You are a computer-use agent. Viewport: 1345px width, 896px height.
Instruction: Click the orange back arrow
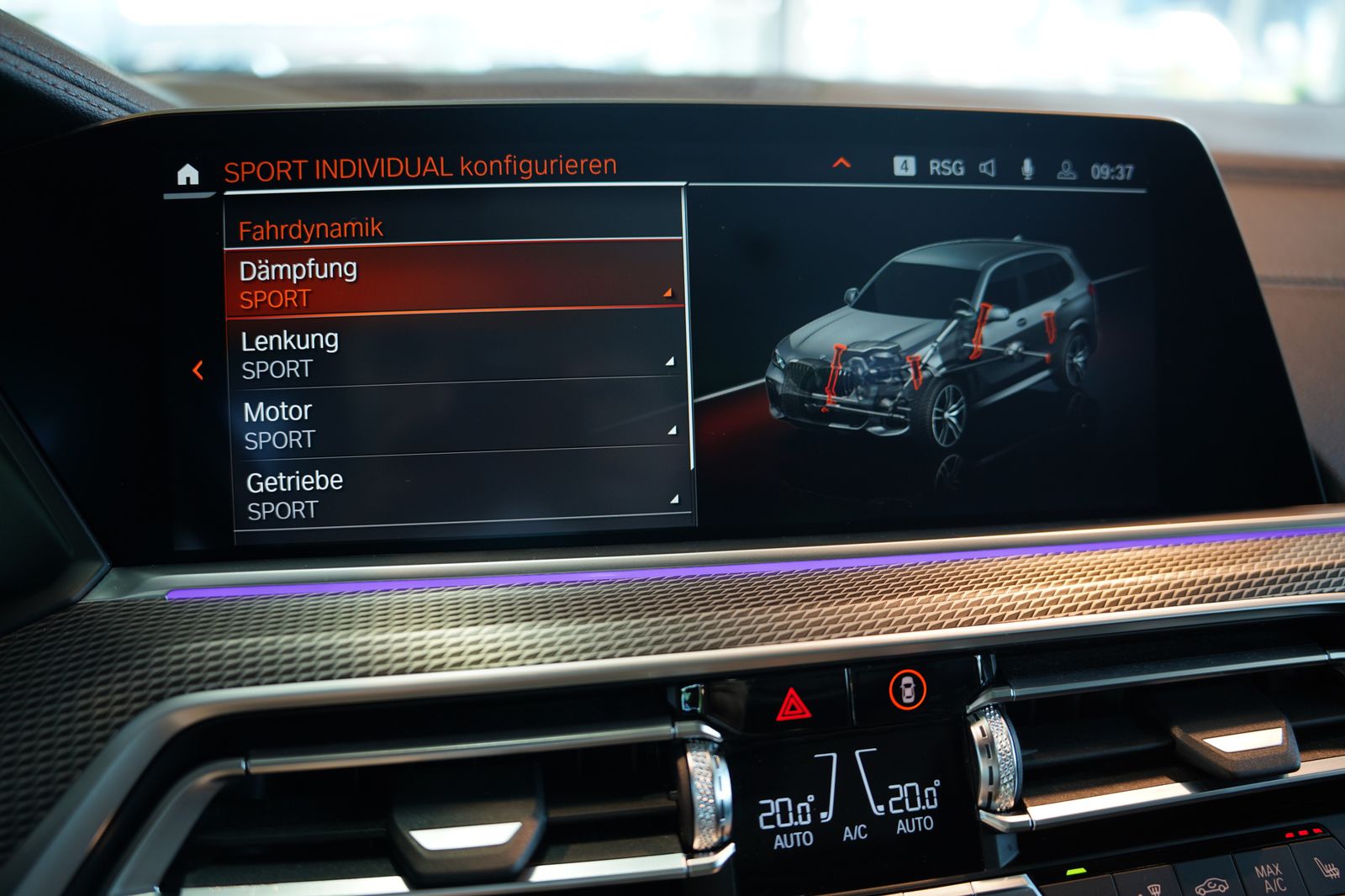tap(198, 370)
